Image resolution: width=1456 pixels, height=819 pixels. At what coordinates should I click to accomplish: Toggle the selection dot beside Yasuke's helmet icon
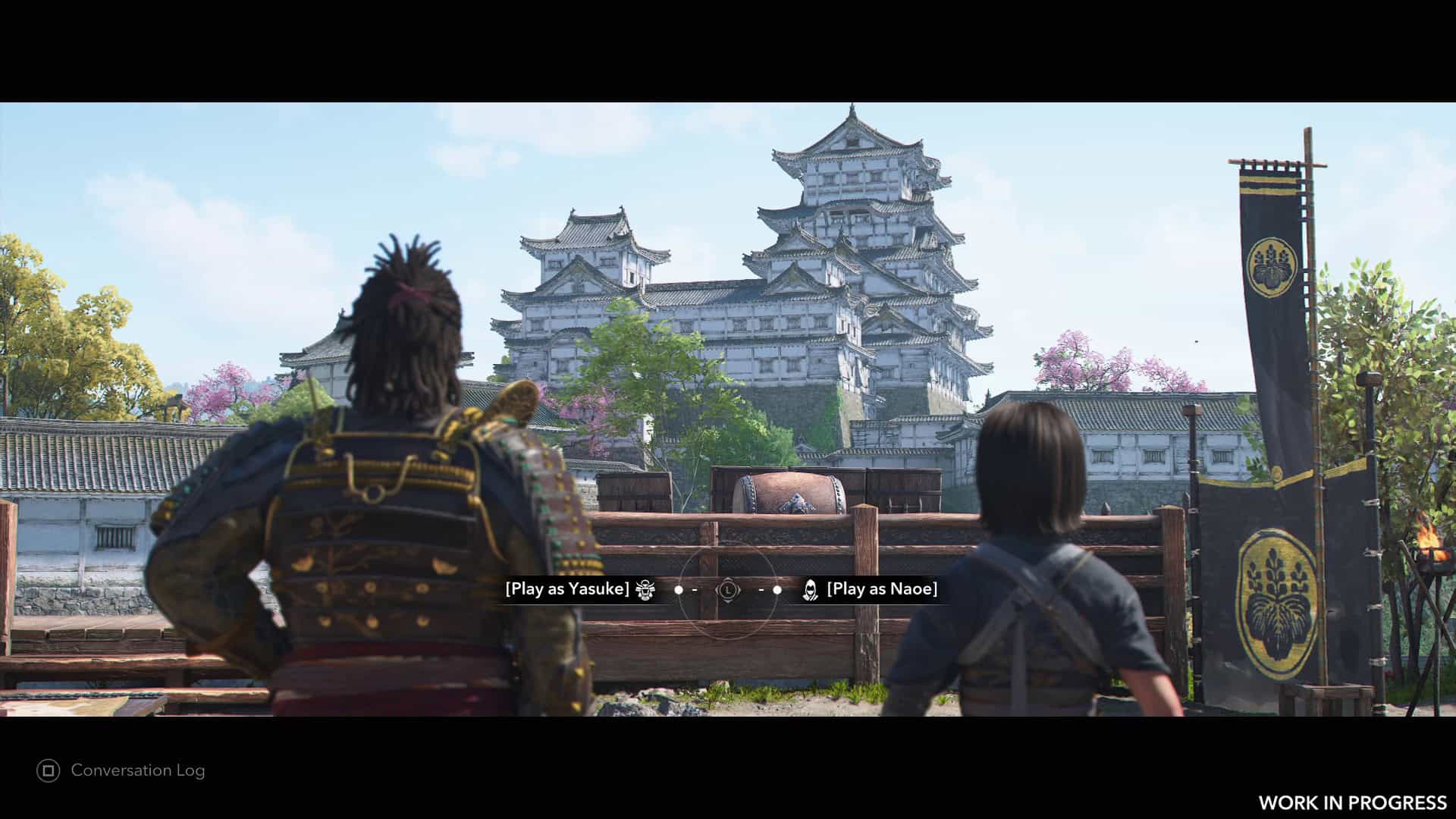[x=679, y=590]
